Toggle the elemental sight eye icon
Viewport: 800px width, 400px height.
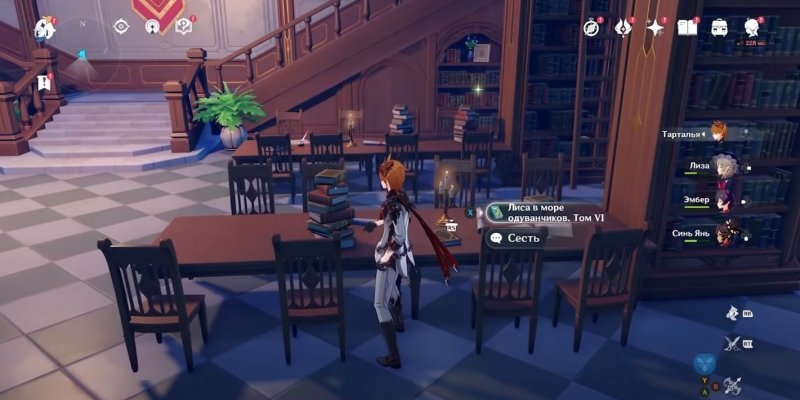point(121,27)
